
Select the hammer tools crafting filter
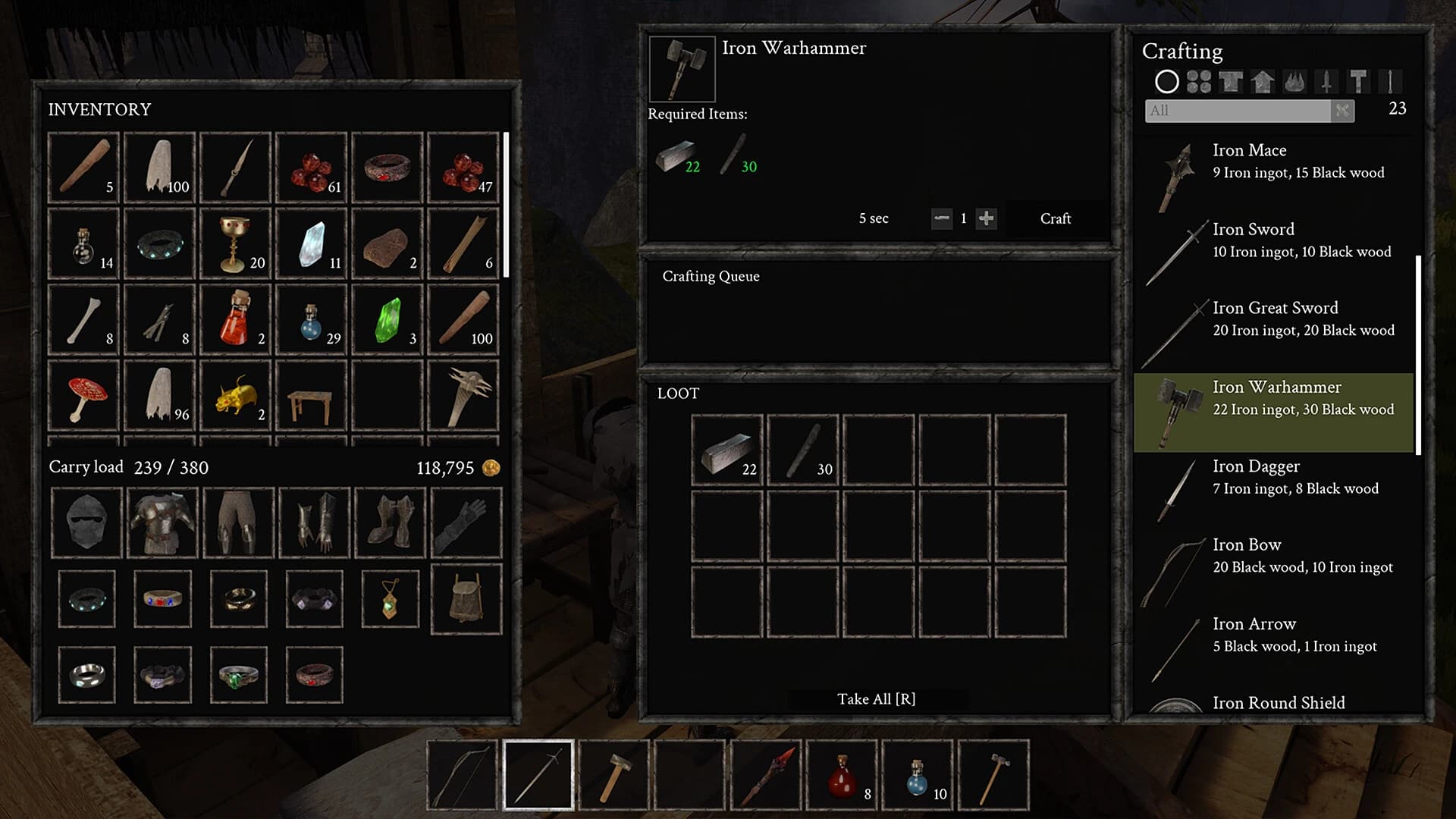(1359, 81)
